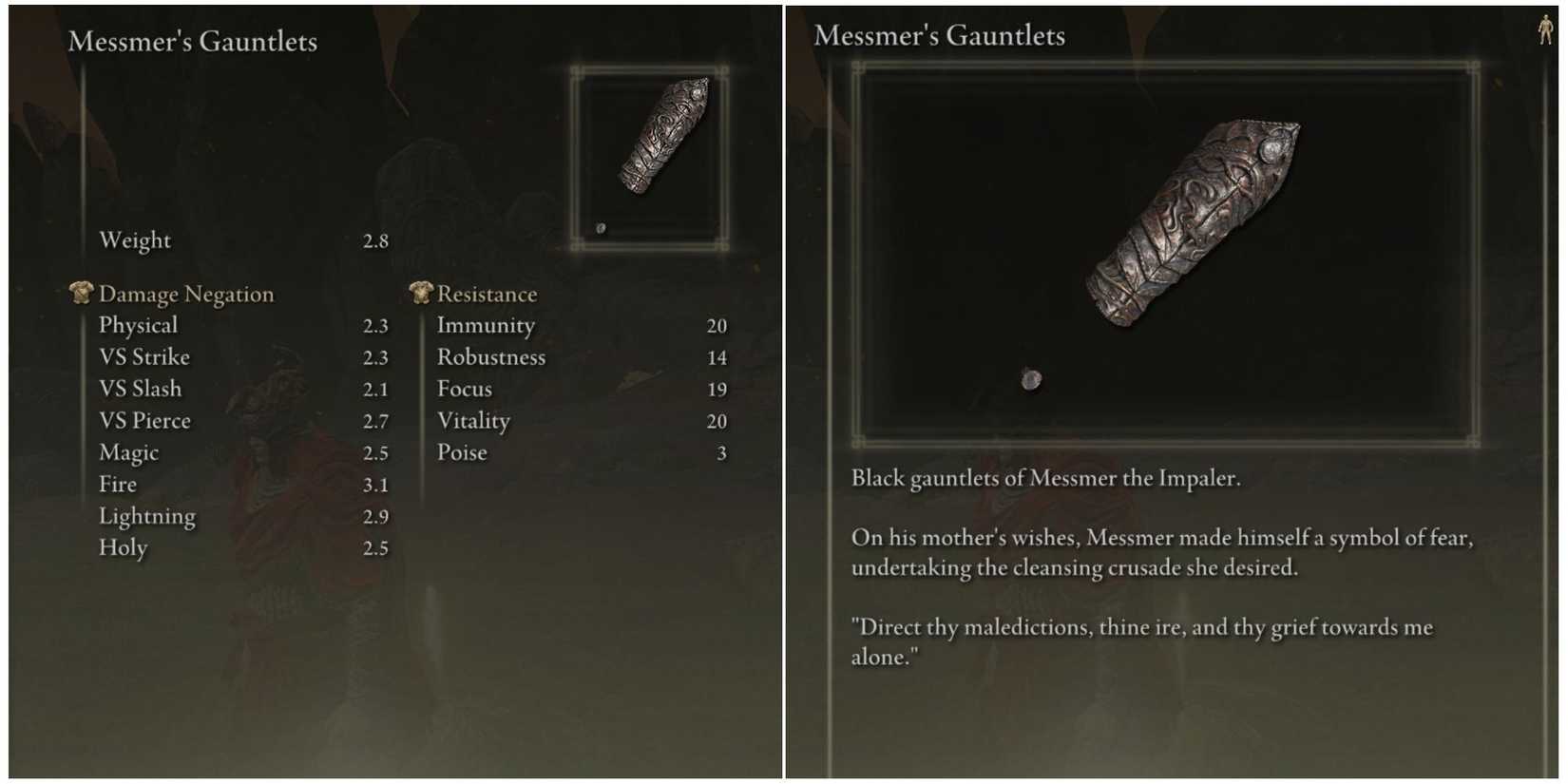Select the Messmer's Gauntlets title on the left panel
Image resolution: width=1568 pixels, height=784 pixels.
(192, 41)
